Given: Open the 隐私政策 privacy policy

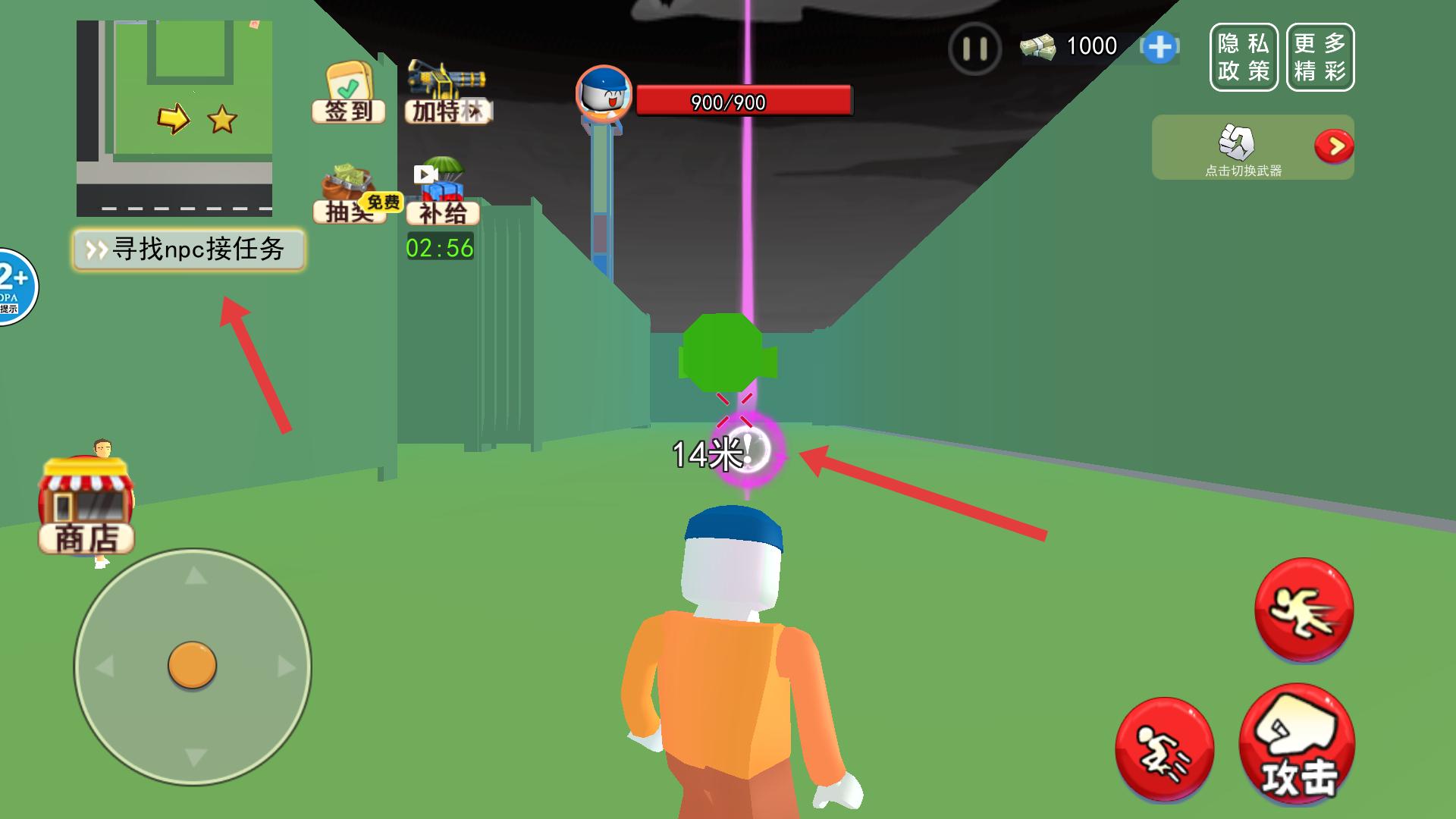Looking at the screenshot, I should coord(1244,57).
